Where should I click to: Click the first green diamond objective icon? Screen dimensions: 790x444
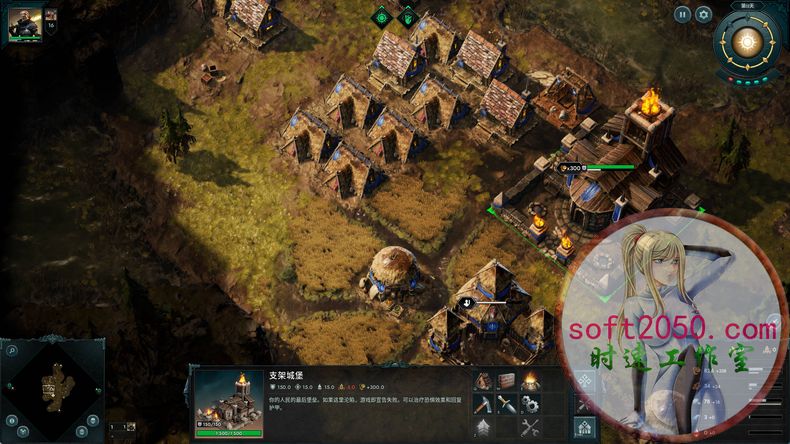tap(381, 16)
